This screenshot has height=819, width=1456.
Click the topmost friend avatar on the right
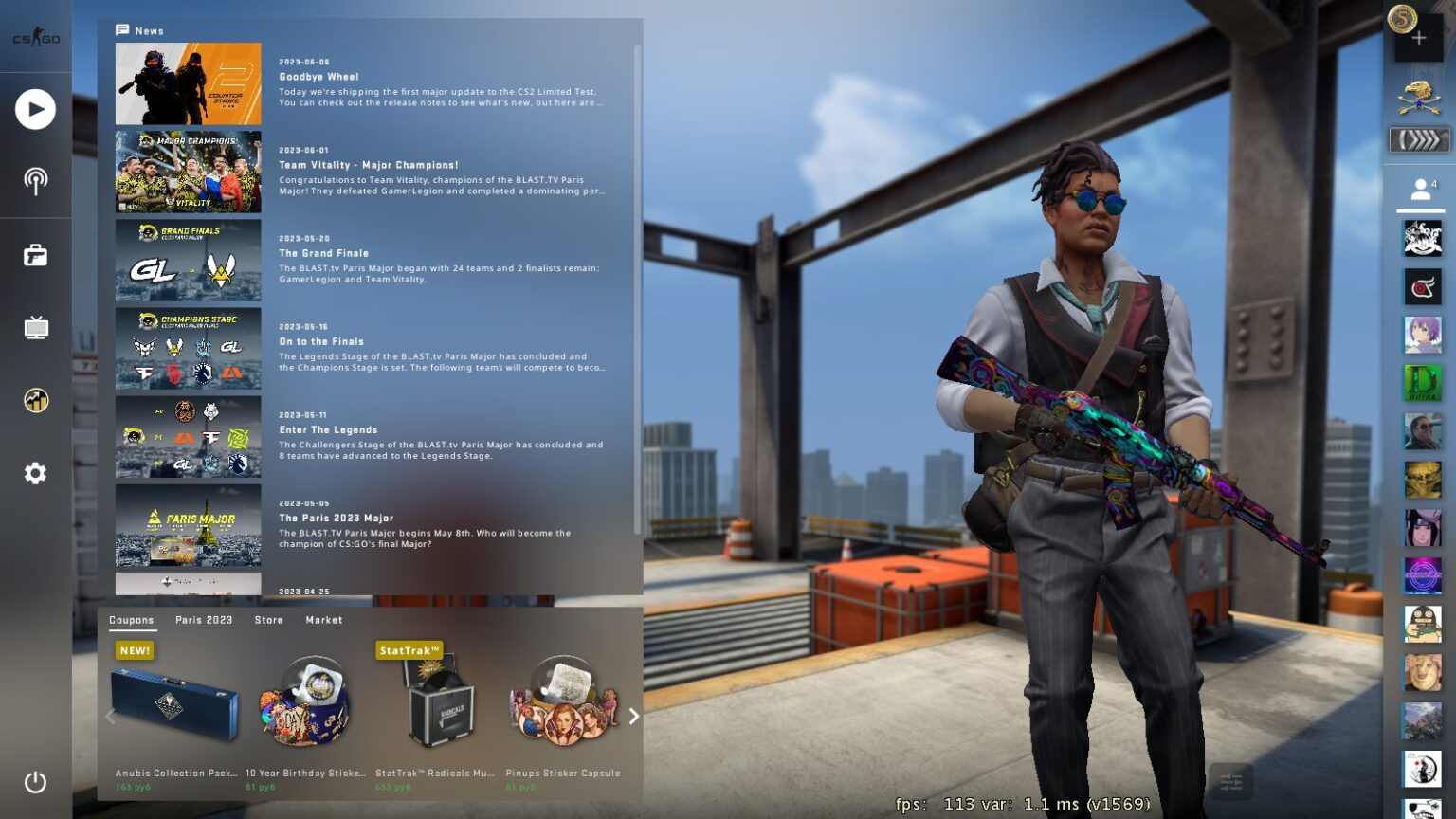[x=1422, y=238]
